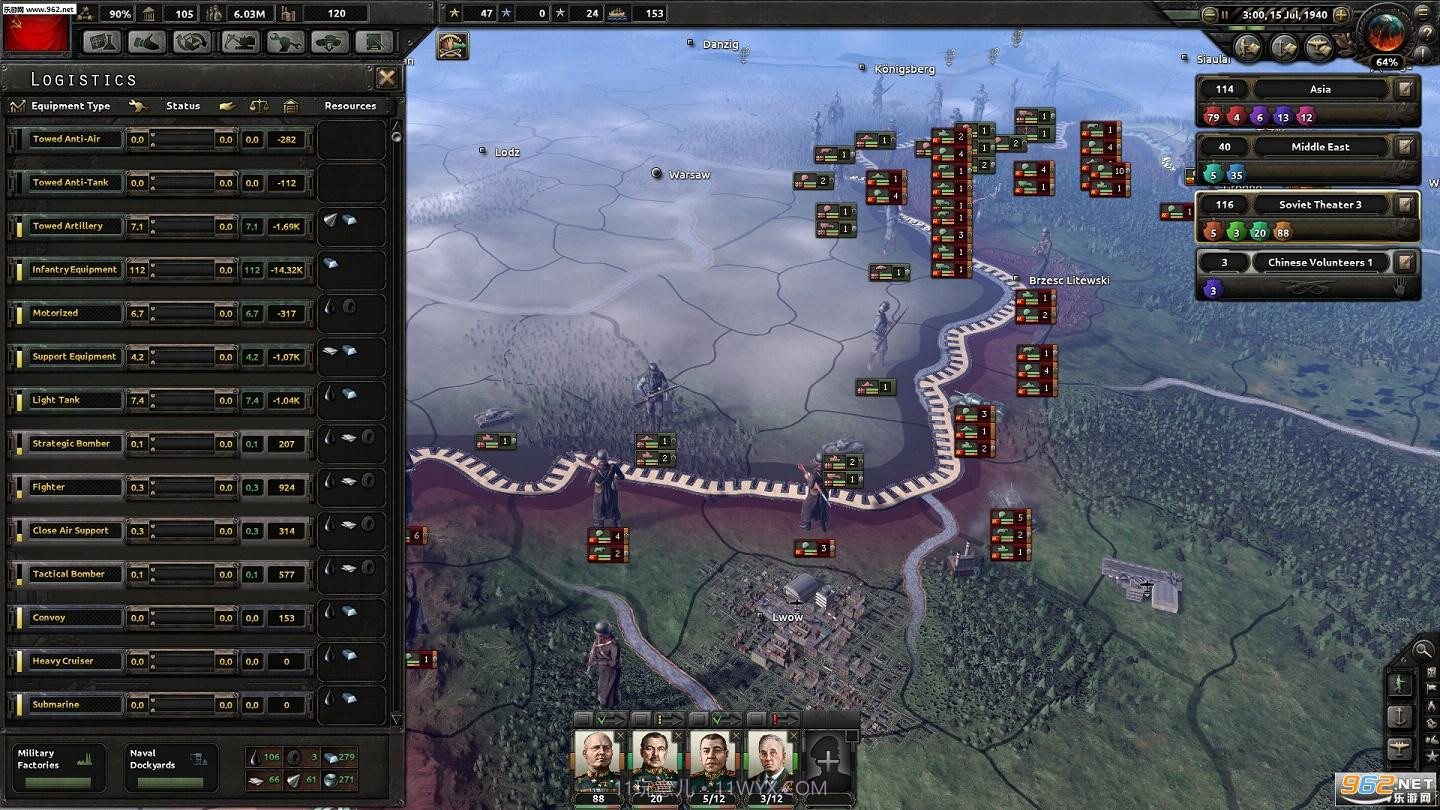Open the production wrench menu
1440x810 pixels.
pos(284,42)
